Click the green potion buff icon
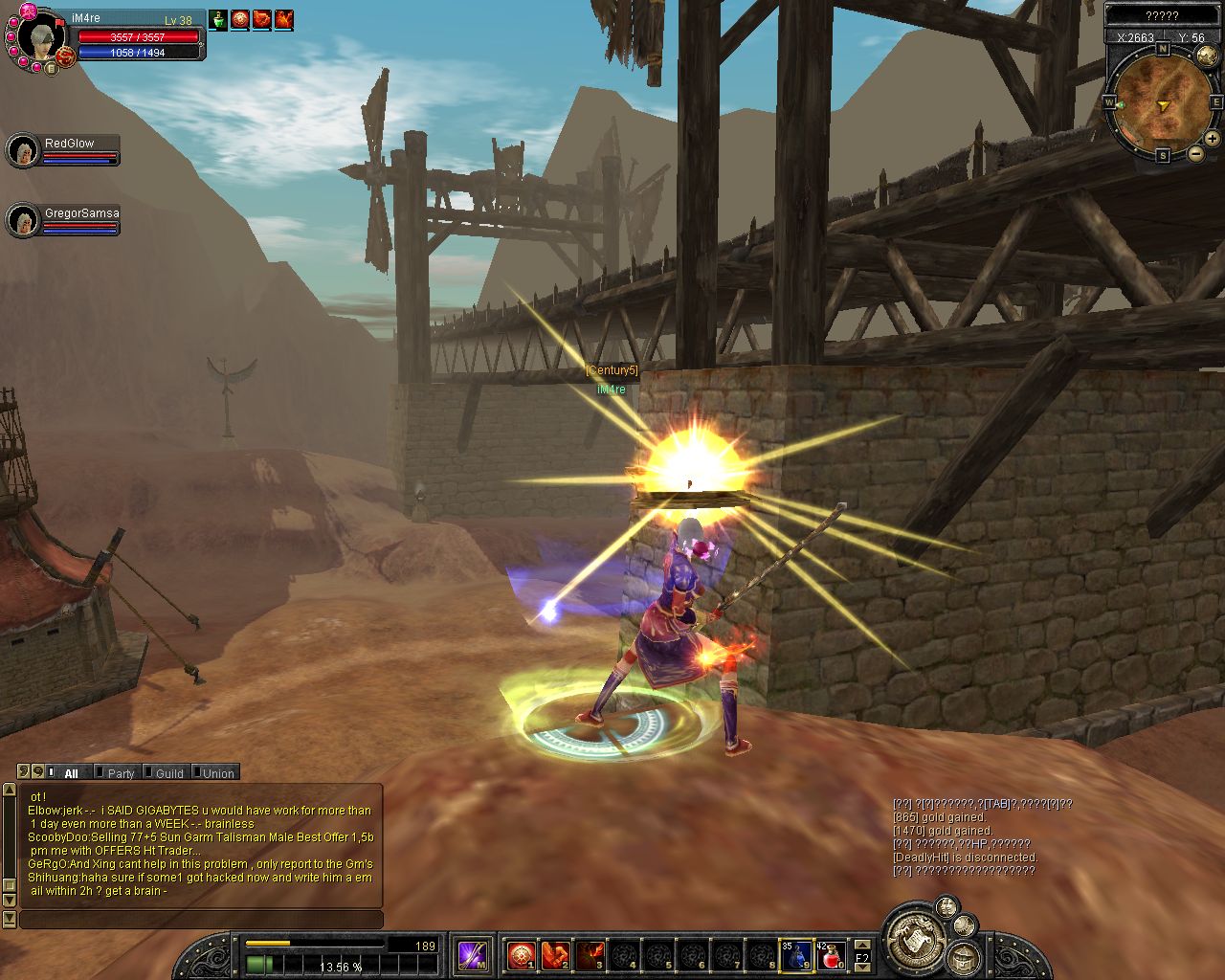Viewport: 1225px width, 980px height. click(219, 19)
